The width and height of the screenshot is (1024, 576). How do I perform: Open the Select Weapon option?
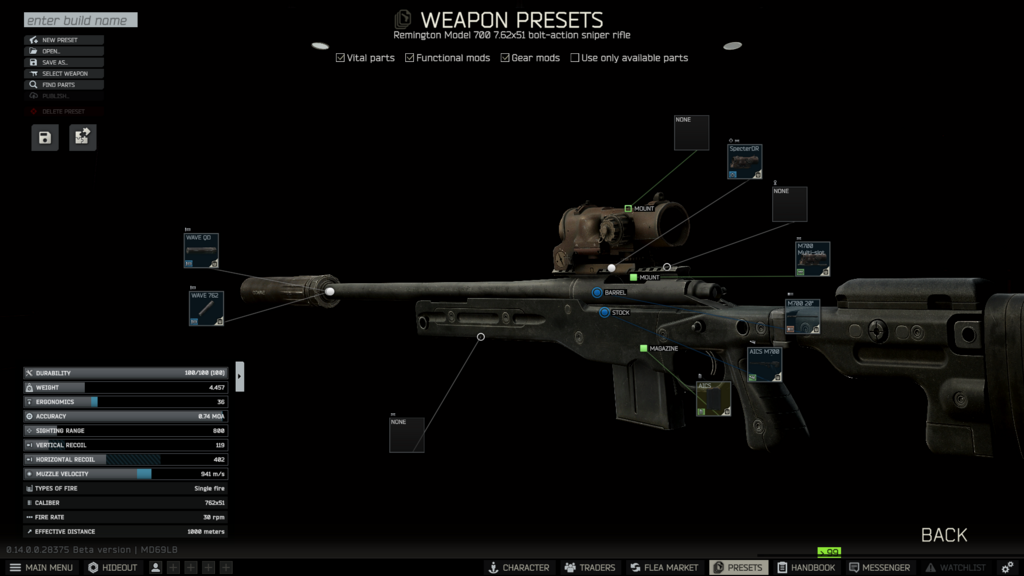64,73
